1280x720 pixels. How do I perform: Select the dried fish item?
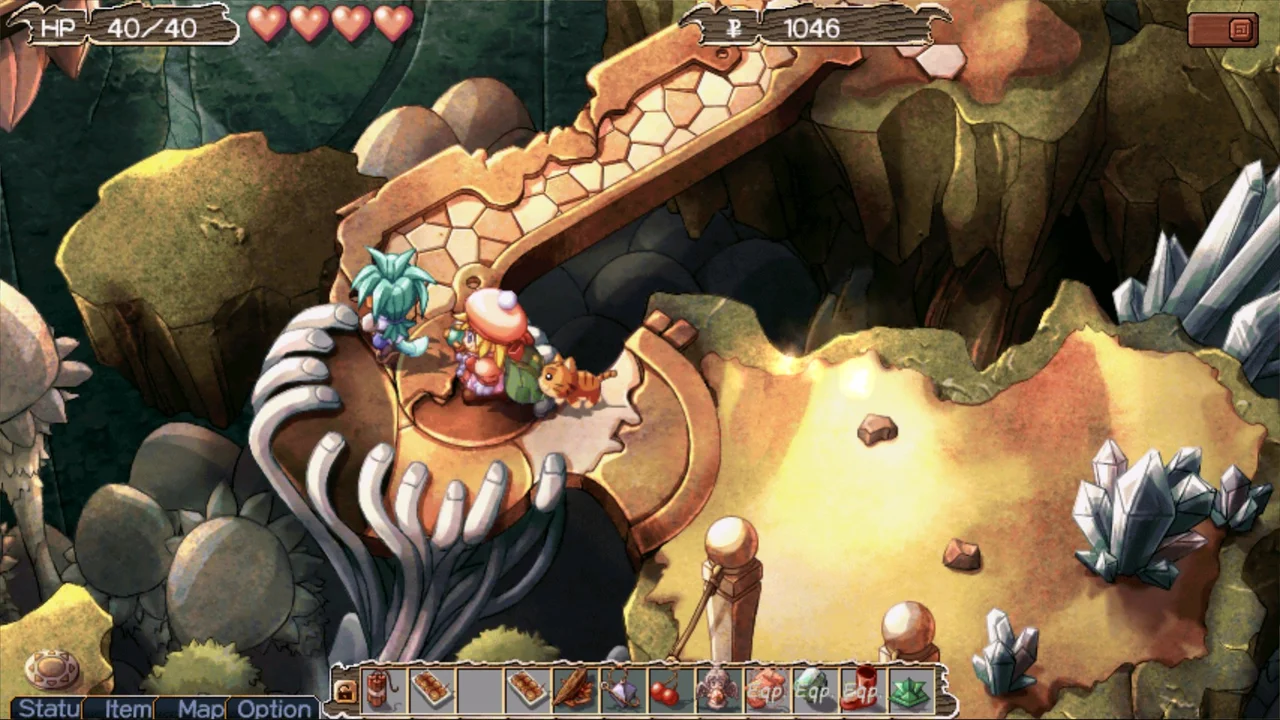tap(575, 690)
